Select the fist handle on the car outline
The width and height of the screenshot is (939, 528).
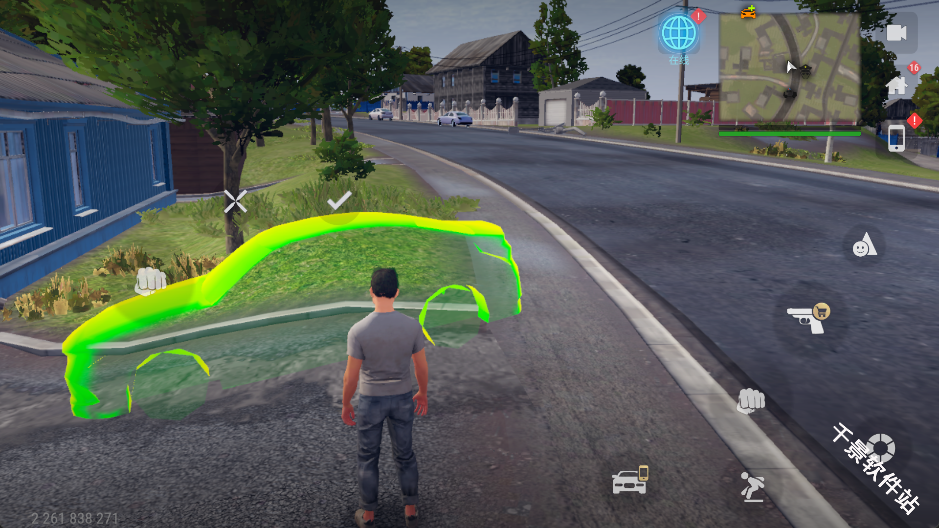click(x=150, y=281)
